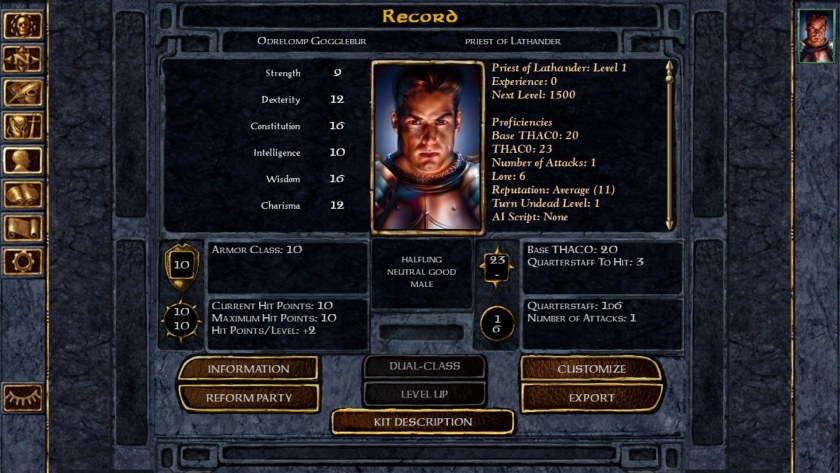Viewport: 840px width, 473px height.
Task: Select the character record head icon
Action: tap(22, 161)
